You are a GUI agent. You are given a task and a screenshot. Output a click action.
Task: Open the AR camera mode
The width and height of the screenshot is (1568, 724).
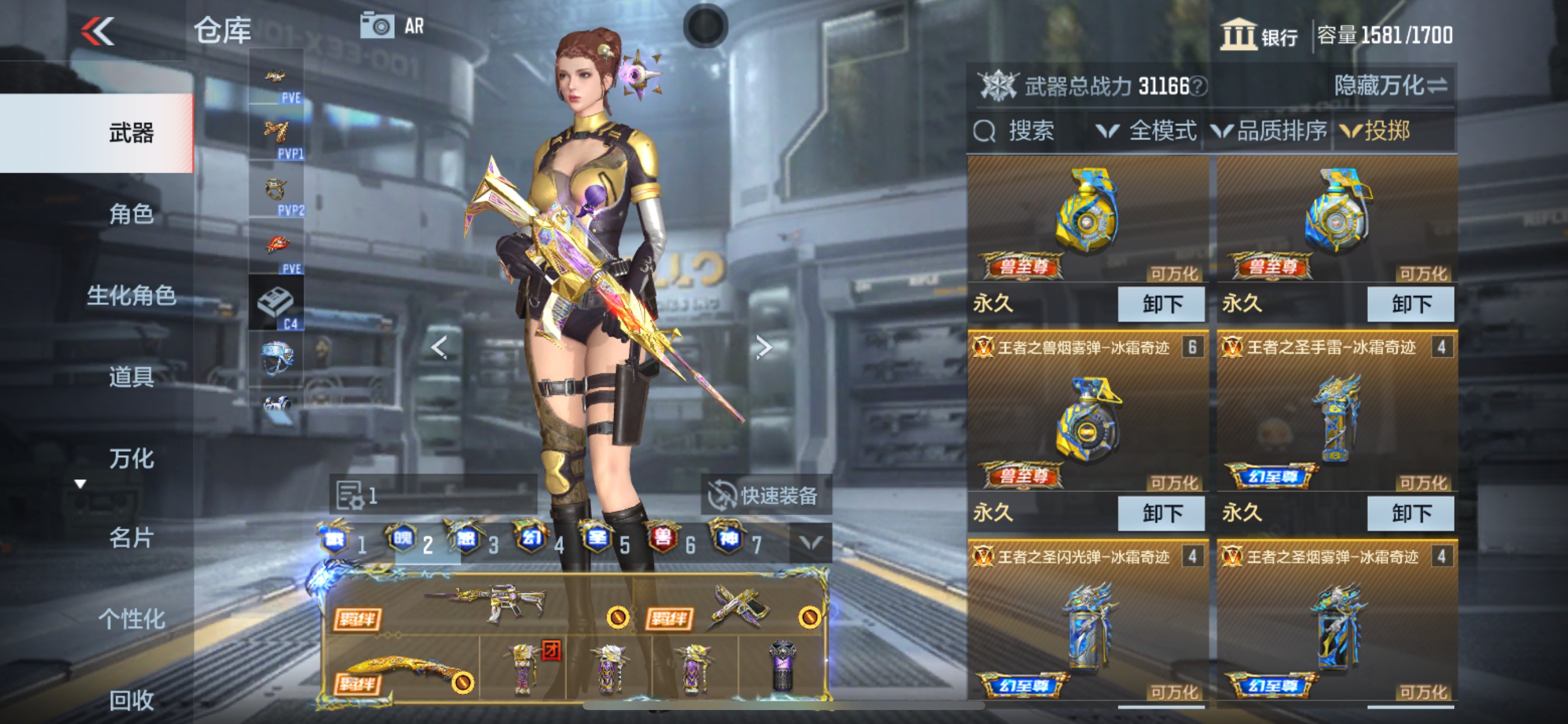[392, 26]
